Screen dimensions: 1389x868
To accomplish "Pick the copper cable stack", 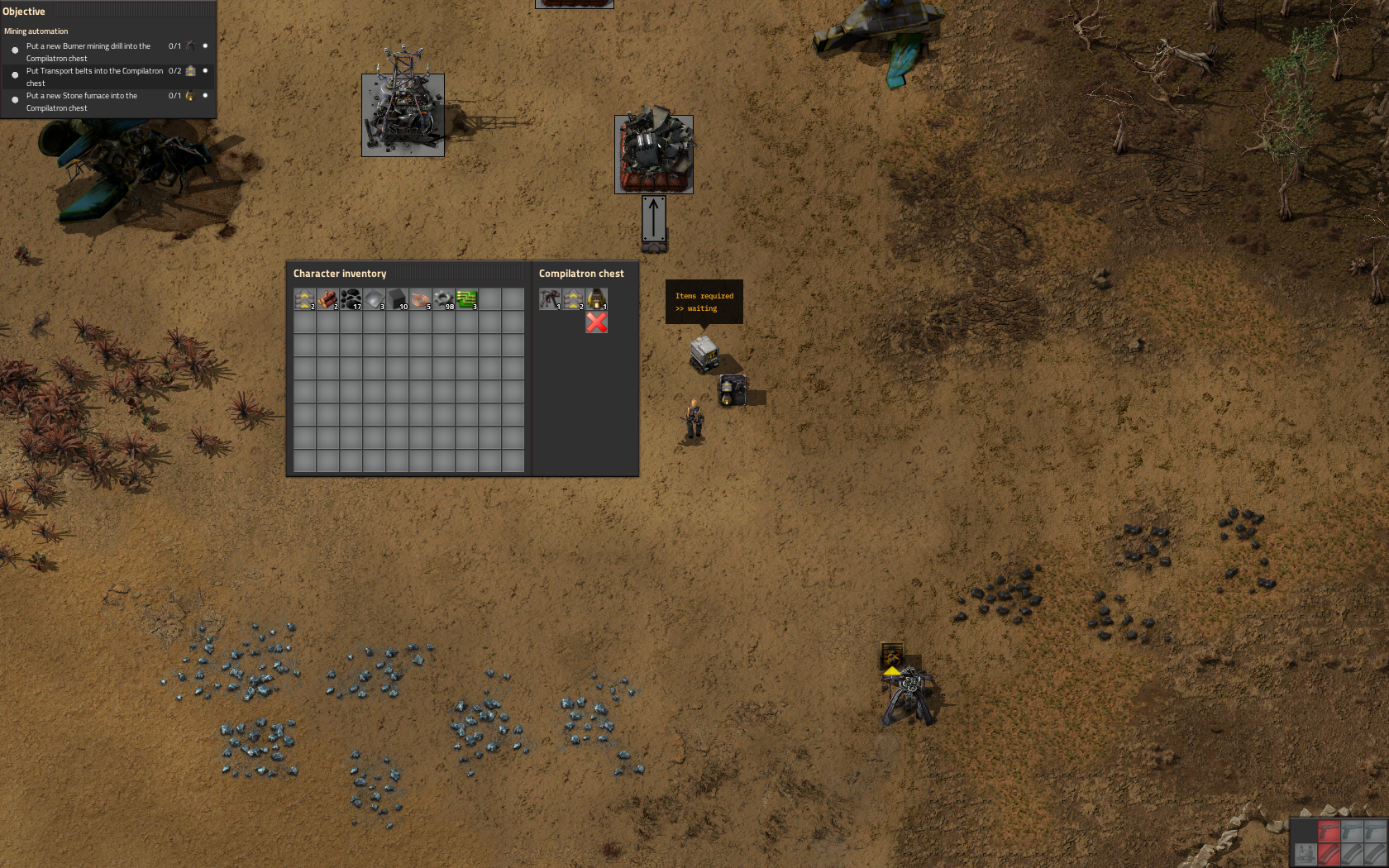I will pyautogui.click(x=420, y=298).
